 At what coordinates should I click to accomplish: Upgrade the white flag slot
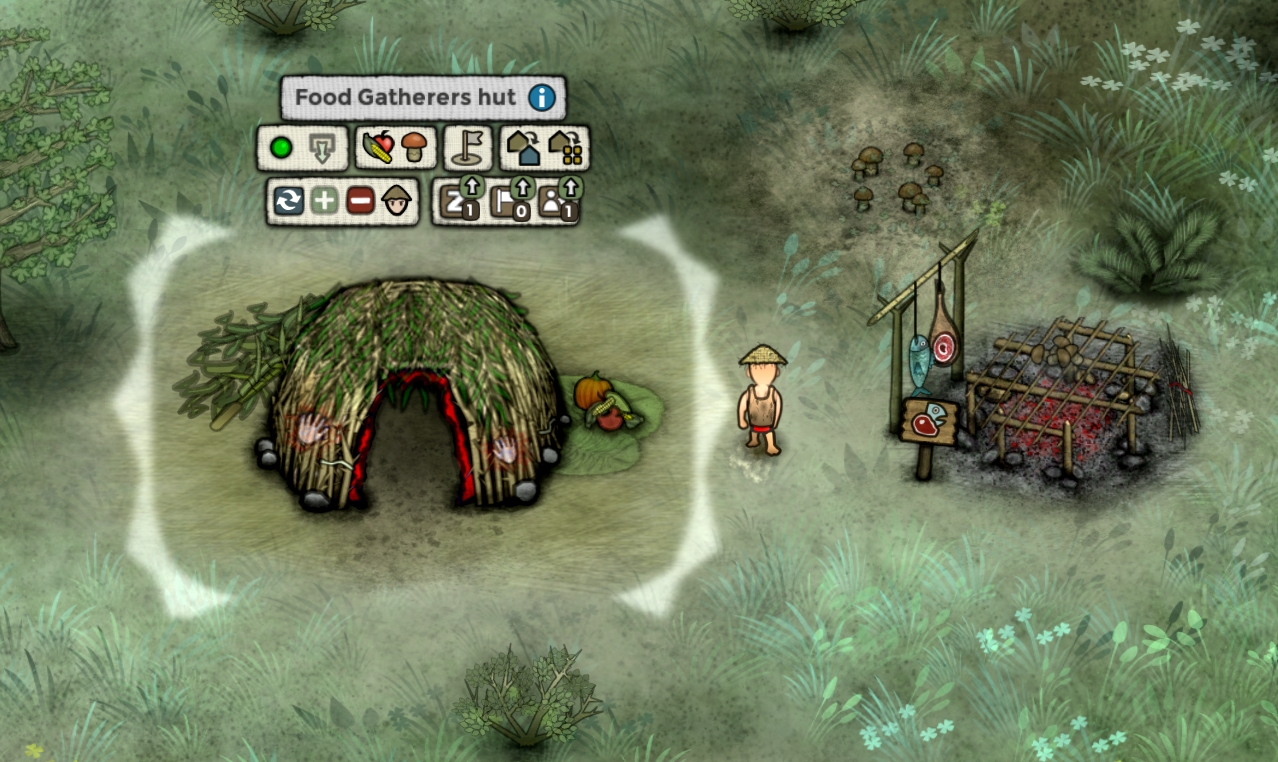(508, 201)
